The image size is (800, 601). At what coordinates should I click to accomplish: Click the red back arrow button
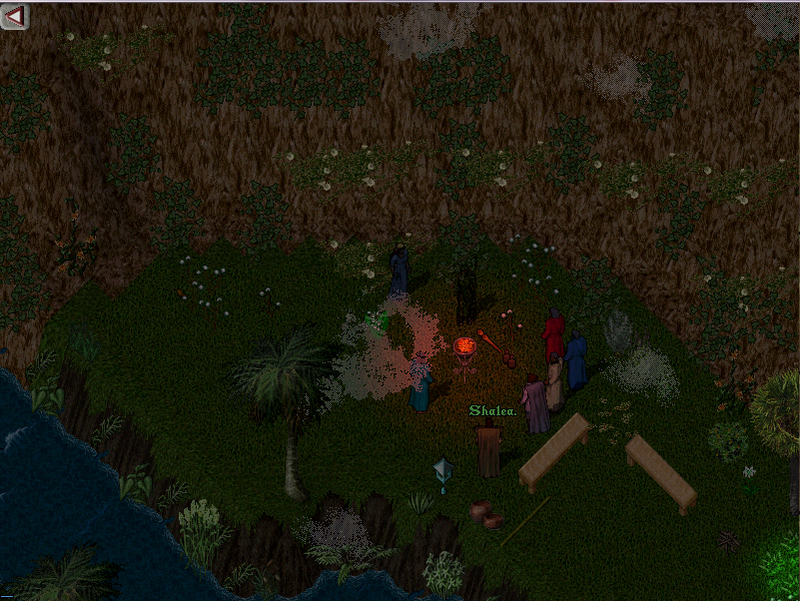[x=14, y=15]
